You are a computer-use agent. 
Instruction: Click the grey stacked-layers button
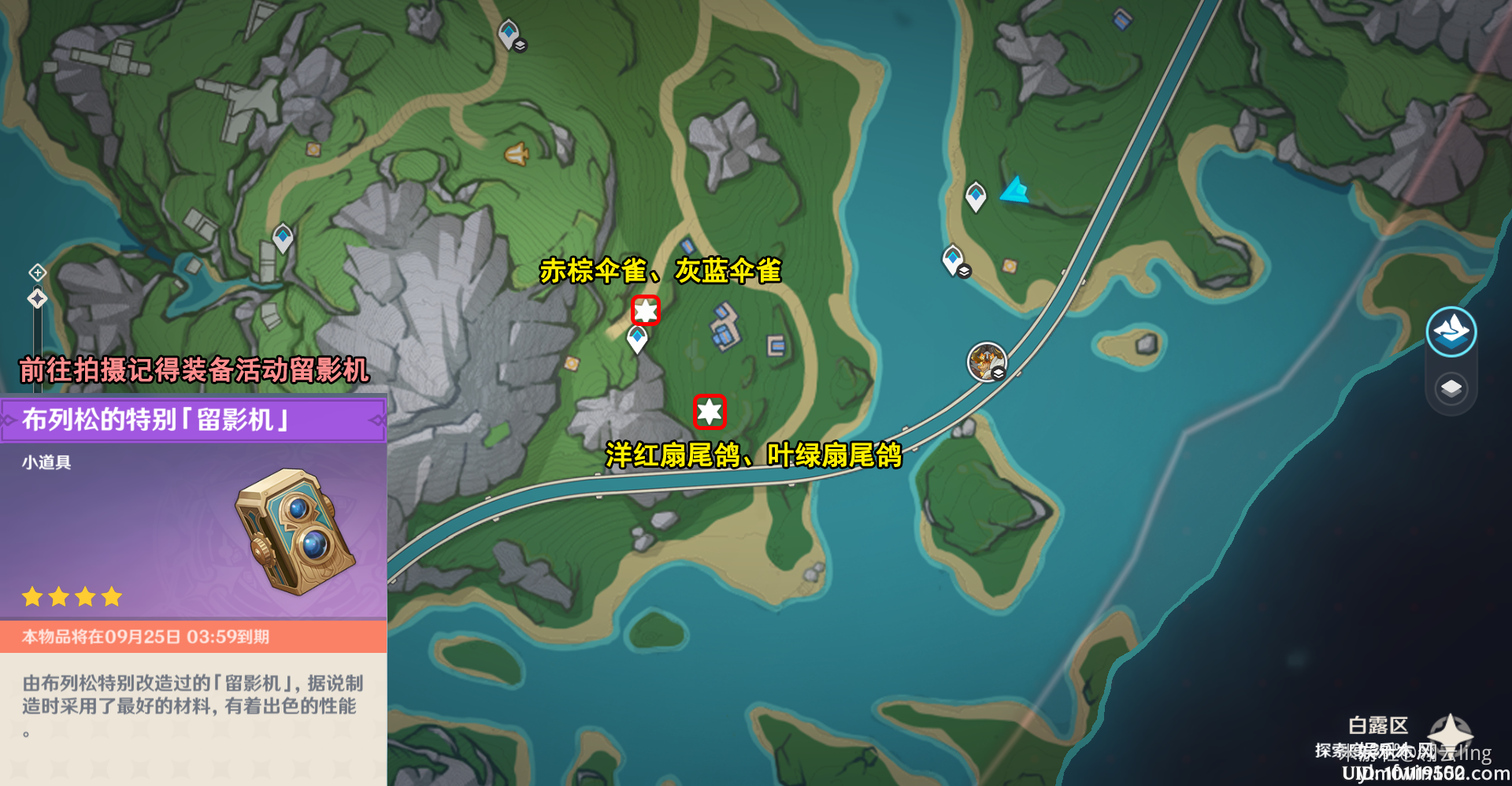click(1451, 388)
